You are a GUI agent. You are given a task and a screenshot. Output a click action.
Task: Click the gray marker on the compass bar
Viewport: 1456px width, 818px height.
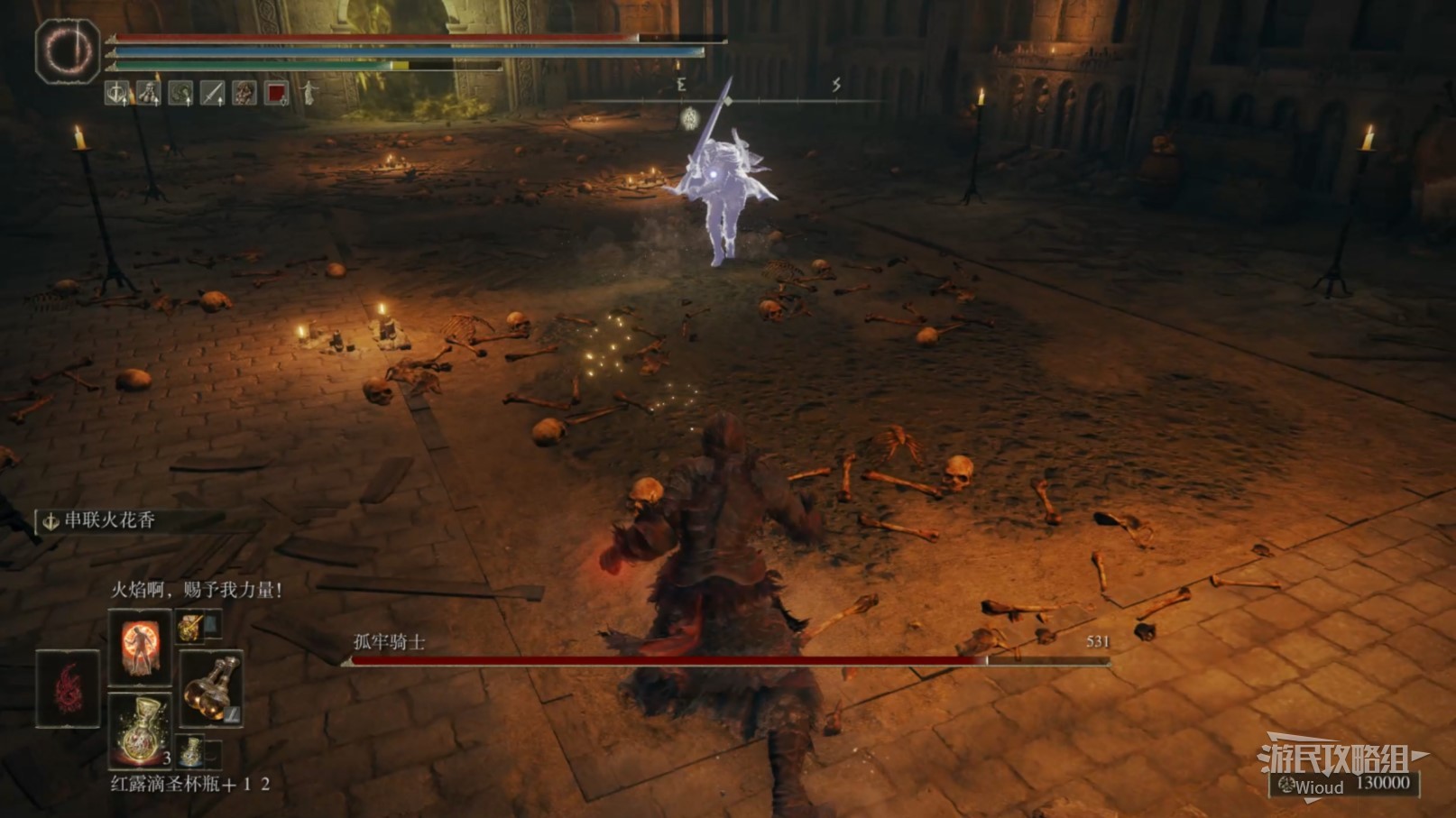690,117
